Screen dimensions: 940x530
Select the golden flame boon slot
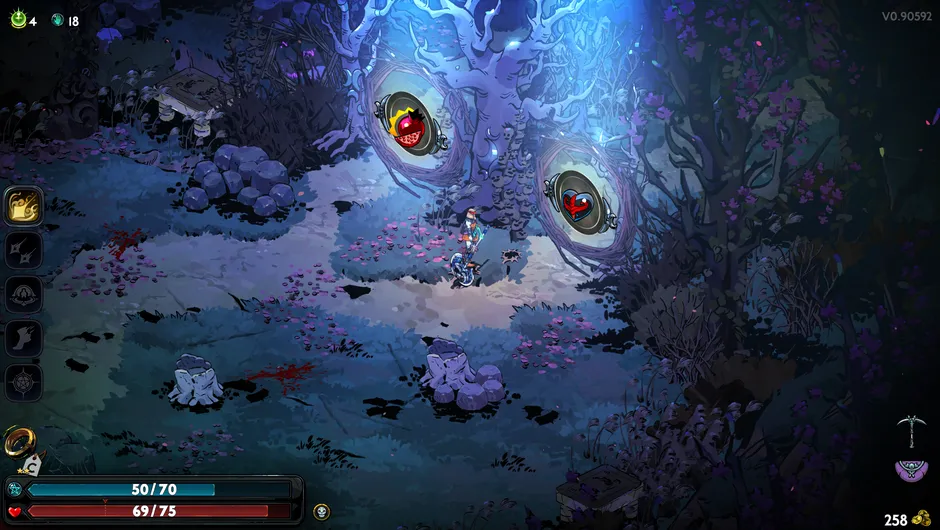pos(23,206)
